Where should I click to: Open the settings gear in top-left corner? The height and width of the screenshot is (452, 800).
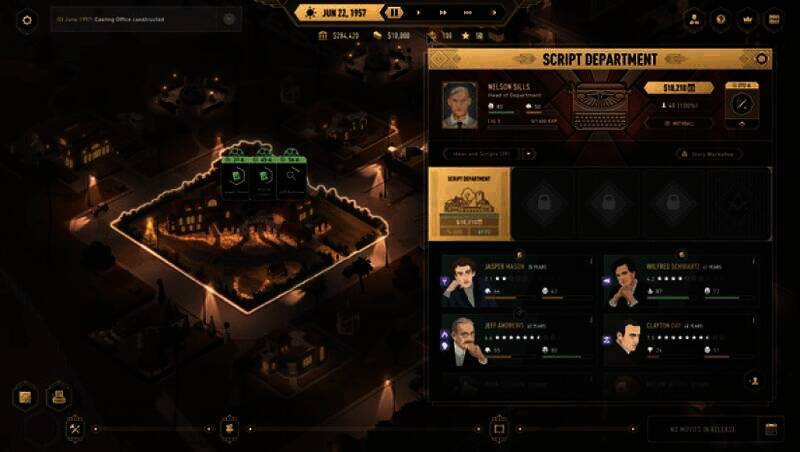pyautogui.click(x=27, y=19)
